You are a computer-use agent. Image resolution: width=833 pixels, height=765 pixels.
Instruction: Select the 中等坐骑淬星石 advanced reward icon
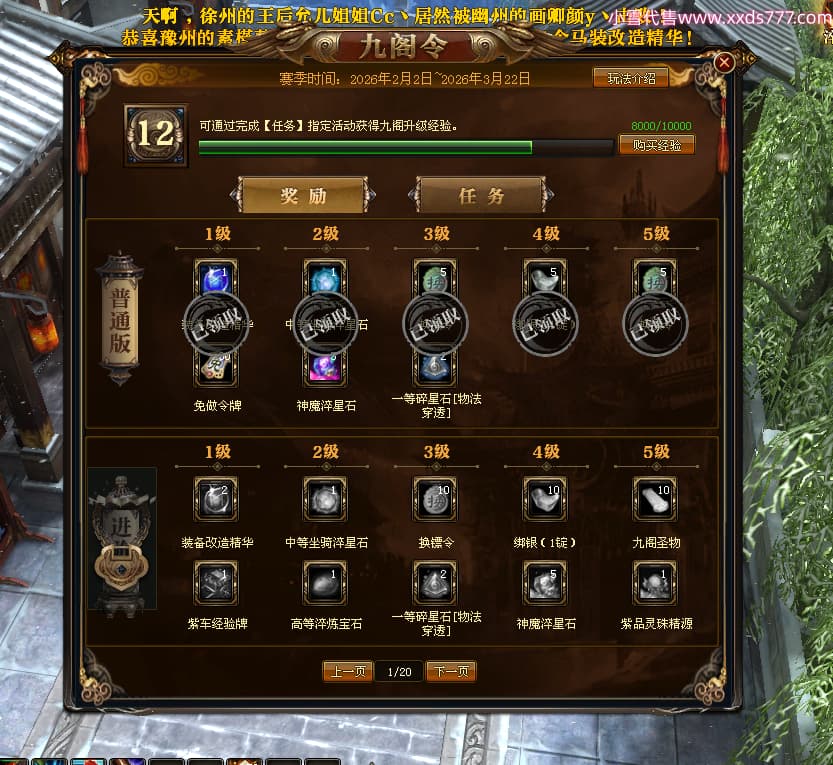[x=326, y=499]
